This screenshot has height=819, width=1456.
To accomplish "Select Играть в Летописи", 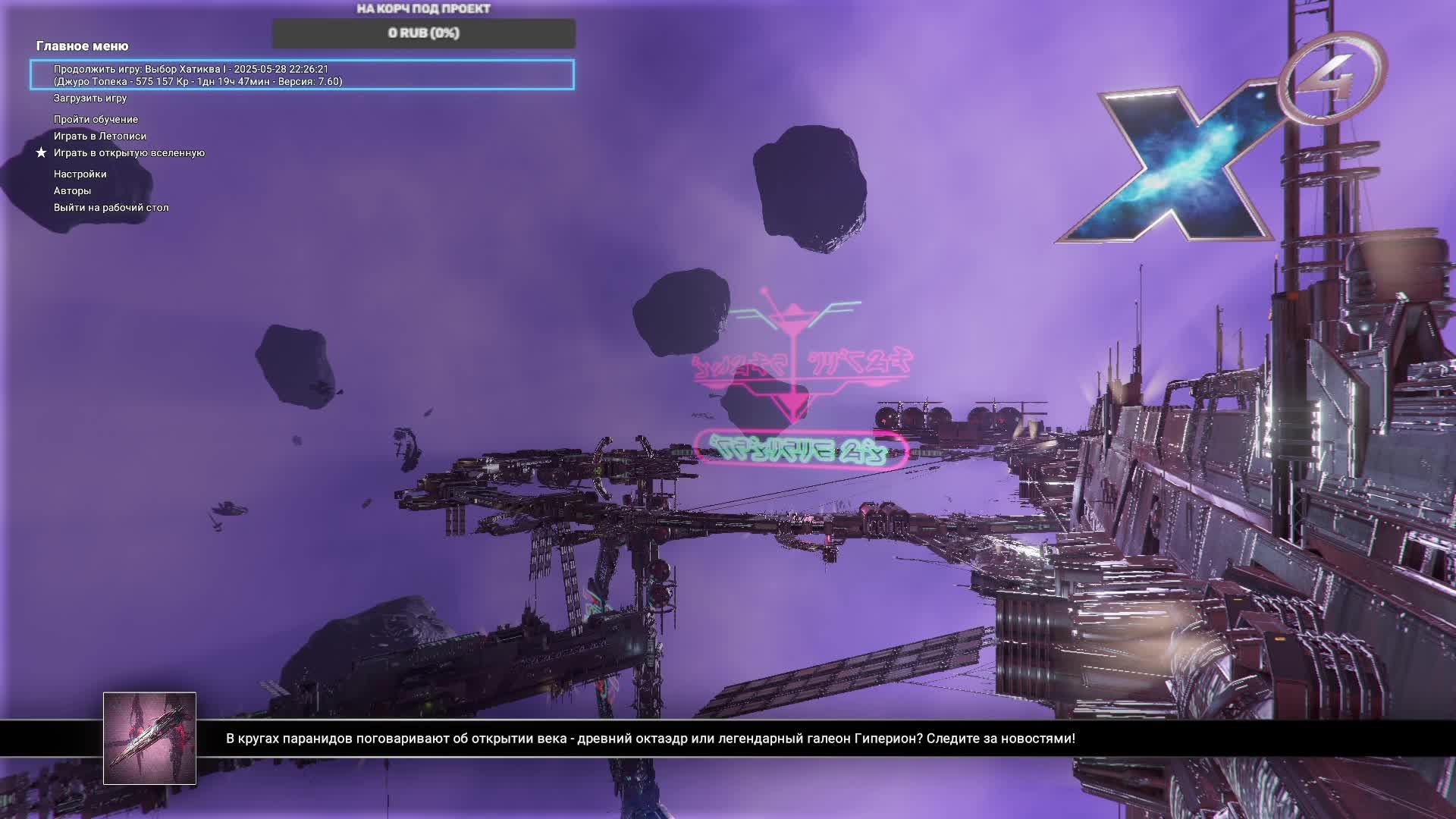I will point(100,136).
